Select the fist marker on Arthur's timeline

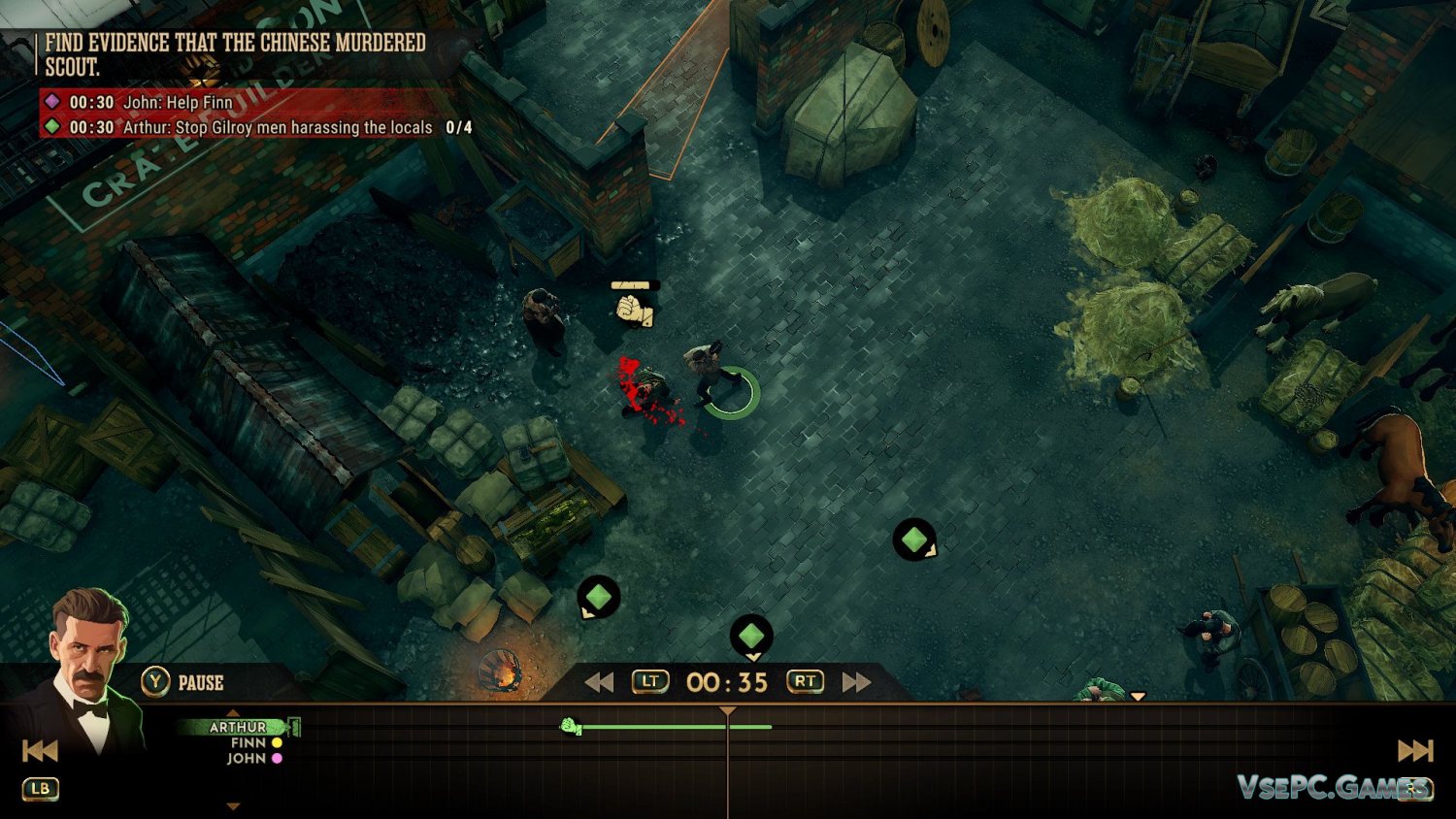pyautogui.click(x=571, y=726)
